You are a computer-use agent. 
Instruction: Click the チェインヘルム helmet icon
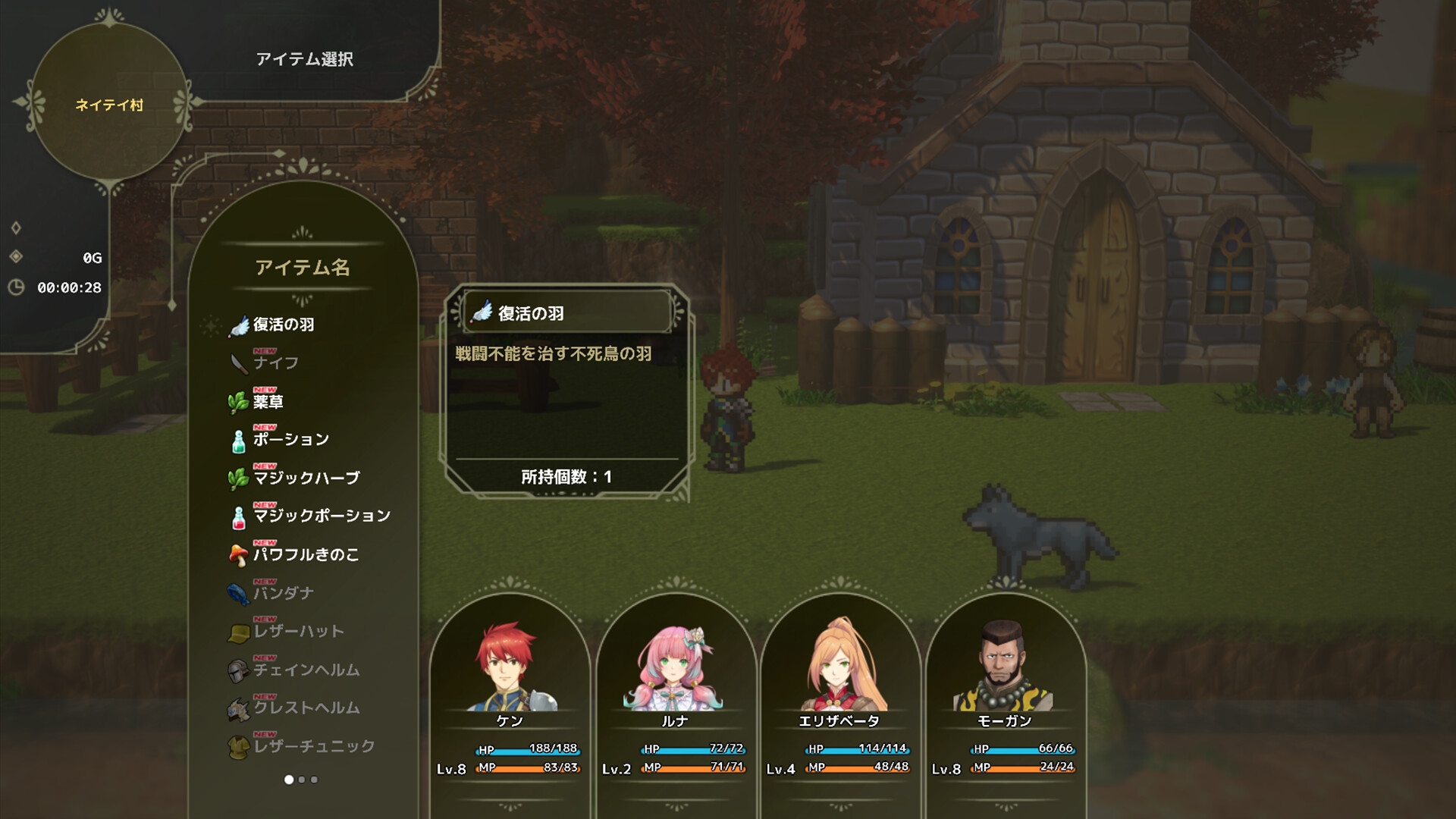click(x=239, y=670)
